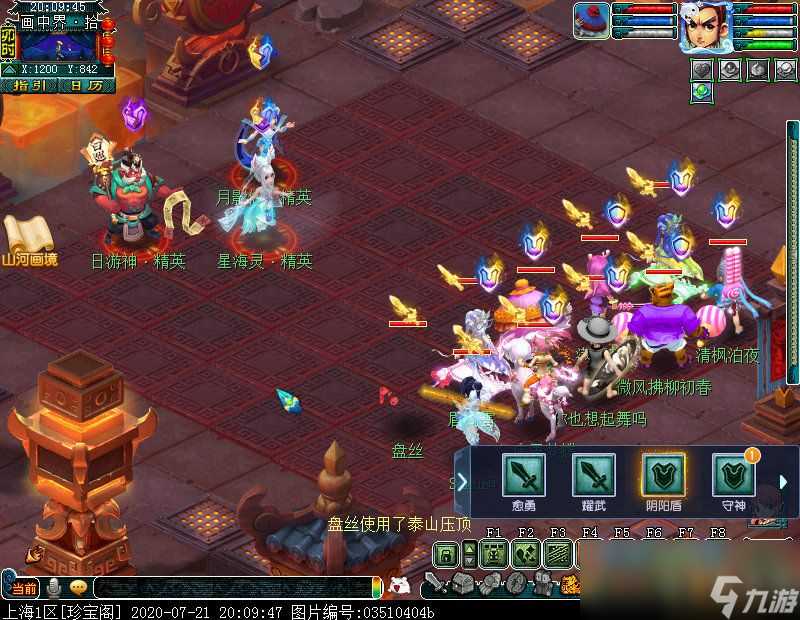Activate the 守神 shield skill
This screenshot has width=800, height=620.
click(733, 476)
